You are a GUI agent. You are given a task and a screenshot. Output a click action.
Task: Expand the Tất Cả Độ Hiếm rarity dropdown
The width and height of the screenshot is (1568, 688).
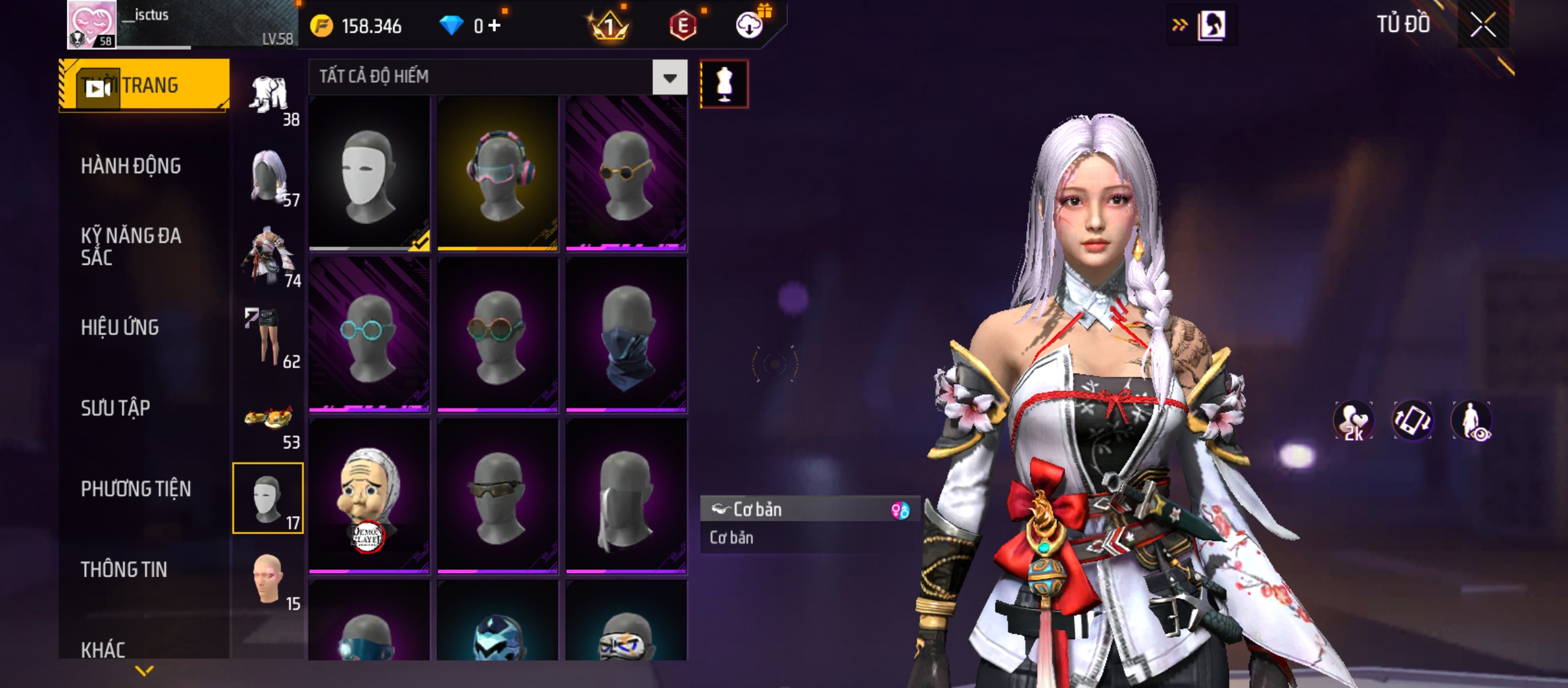(x=669, y=78)
